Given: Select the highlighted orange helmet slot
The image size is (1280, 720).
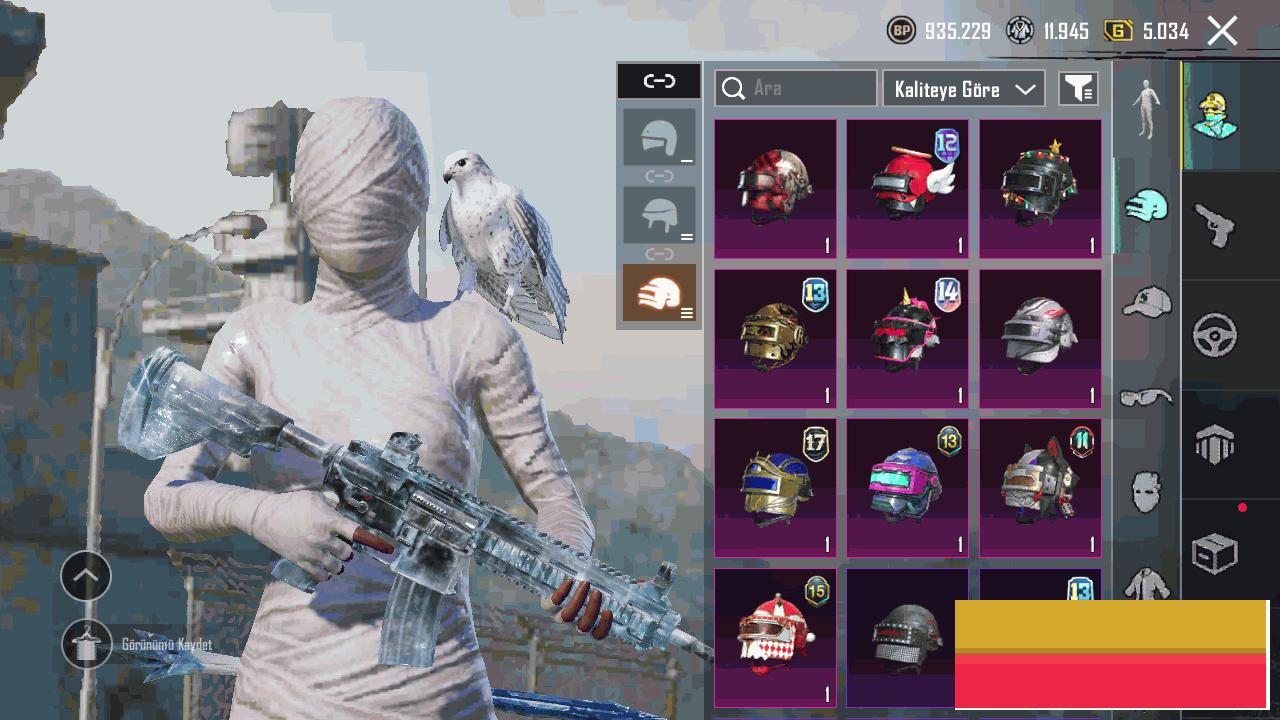Looking at the screenshot, I should pyautogui.click(x=659, y=293).
